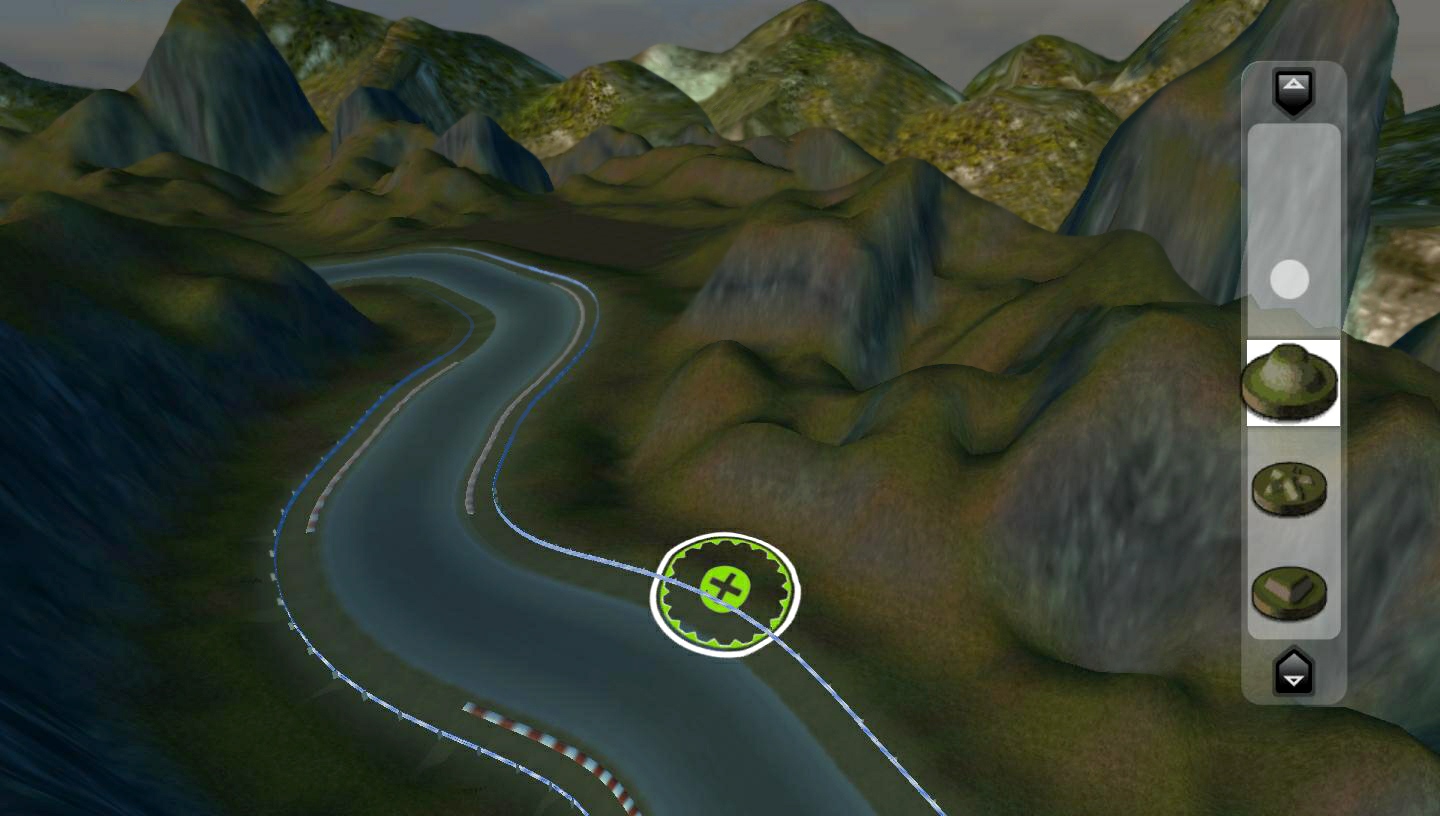Click the cross symbol inside the green circle
The width and height of the screenshot is (1440, 816).
(725, 590)
